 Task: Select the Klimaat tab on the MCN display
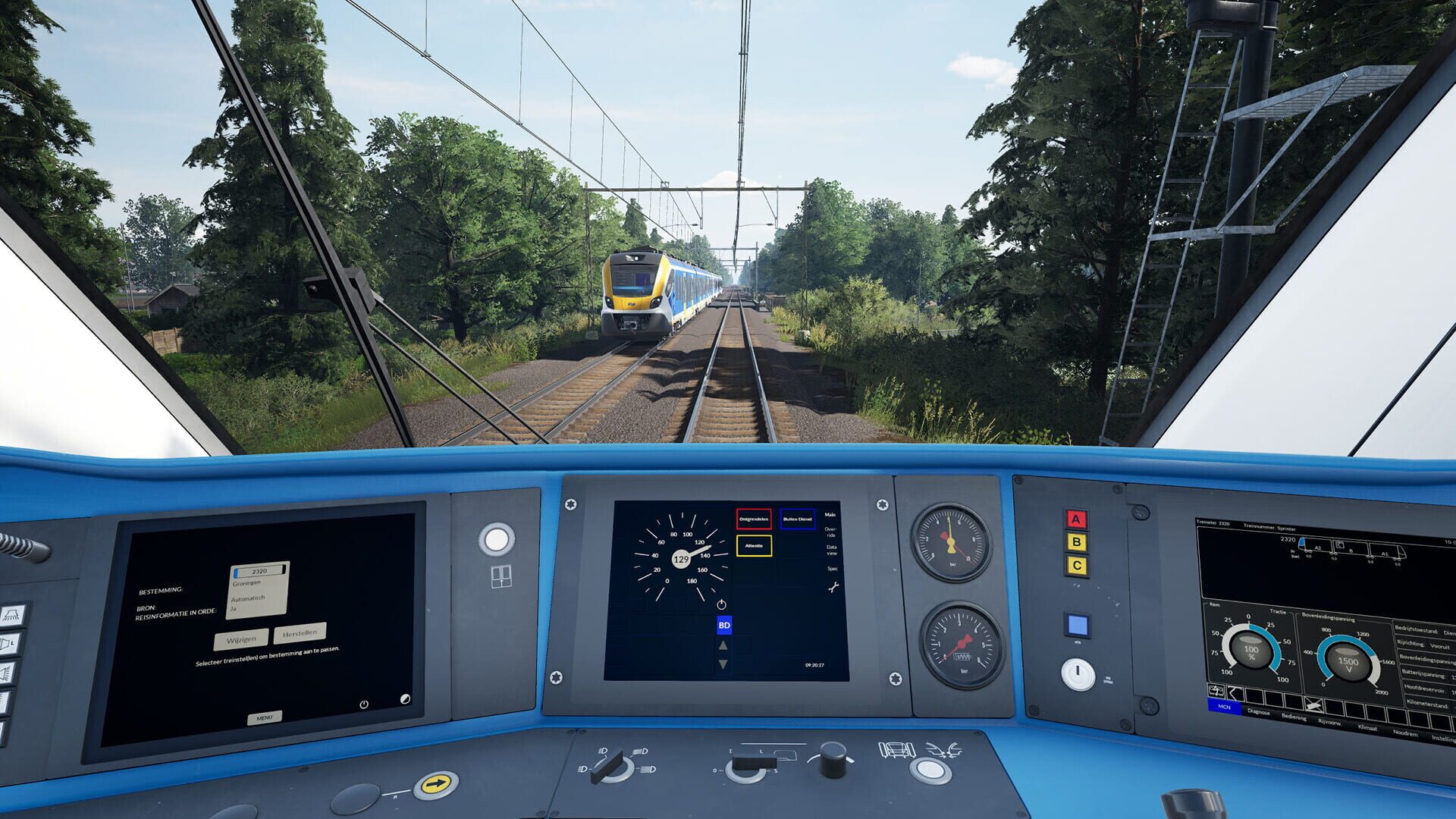1367,726
